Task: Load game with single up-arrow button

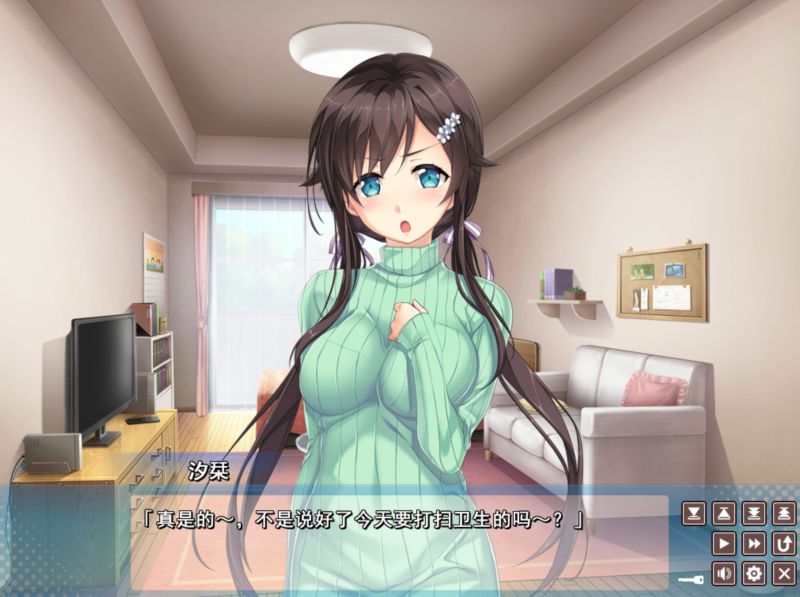Action: (x=725, y=514)
